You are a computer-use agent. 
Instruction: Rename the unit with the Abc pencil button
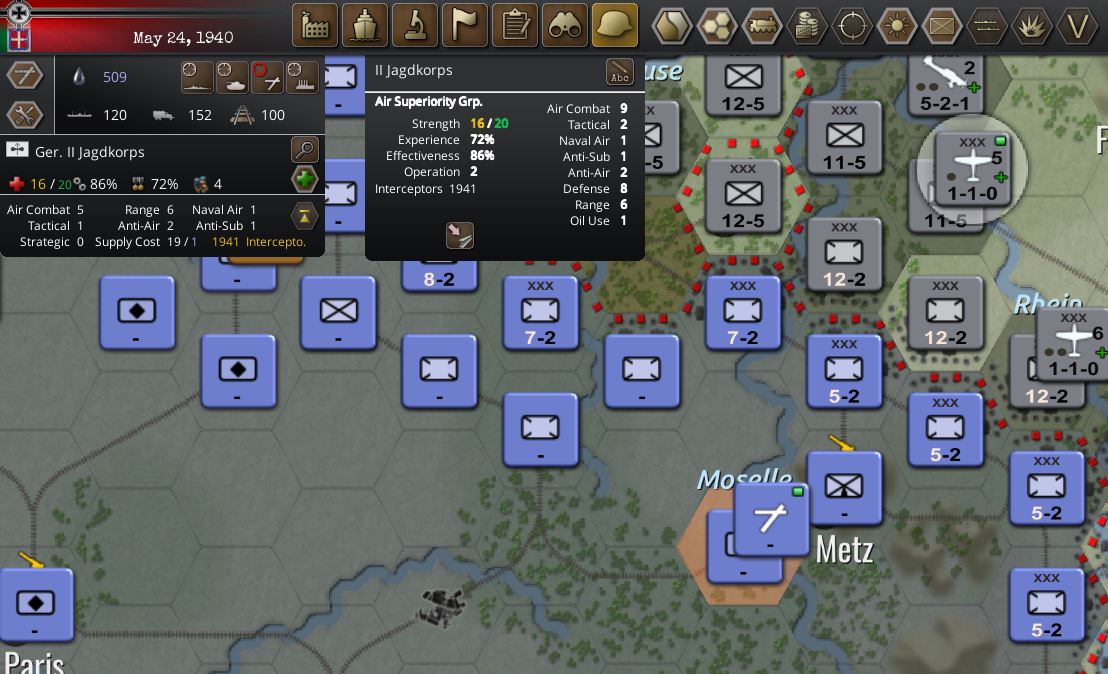pyautogui.click(x=620, y=72)
